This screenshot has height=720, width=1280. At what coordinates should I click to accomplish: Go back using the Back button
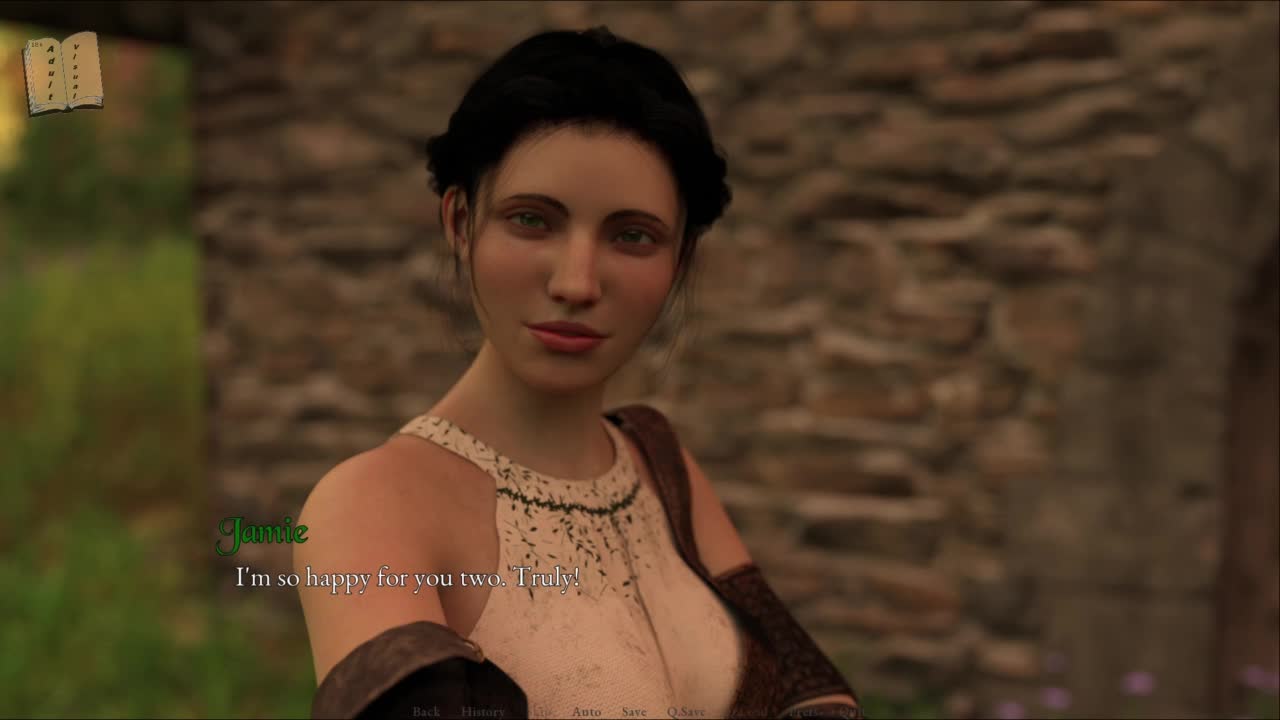pos(426,712)
